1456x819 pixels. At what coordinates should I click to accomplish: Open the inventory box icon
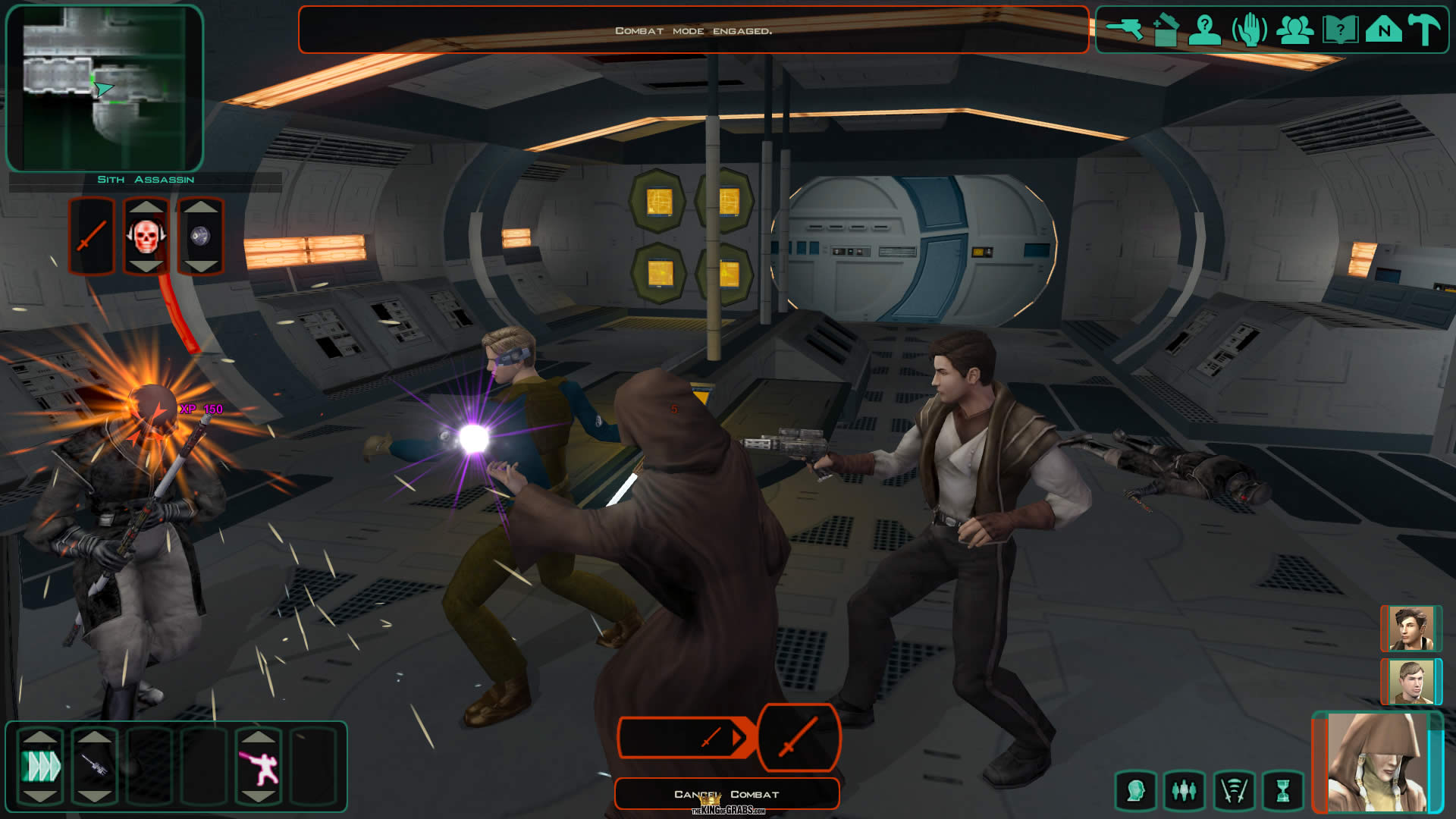pyautogui.click(x=1166, y=30)
